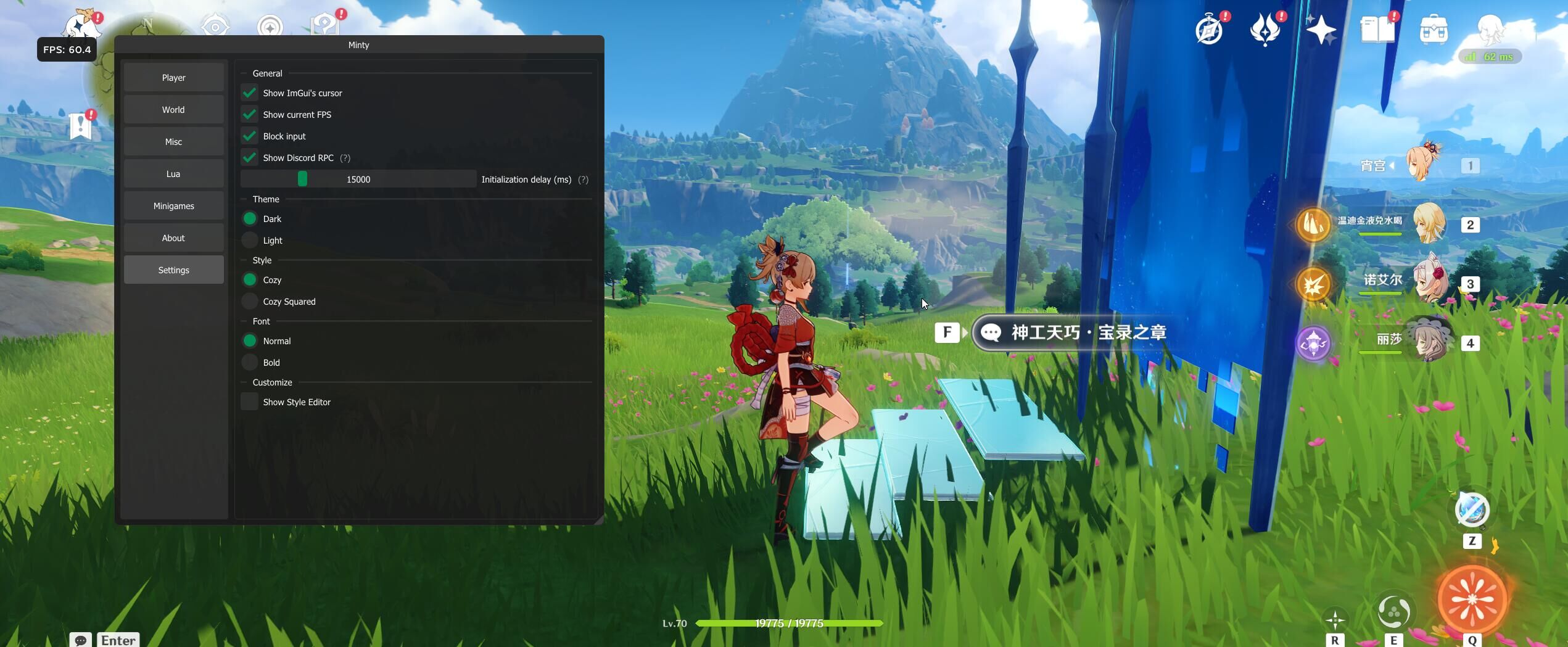Viewport: 1568px width, 647px height.
Task: Switch to party member 诺艾尔
Action: 1427,282
